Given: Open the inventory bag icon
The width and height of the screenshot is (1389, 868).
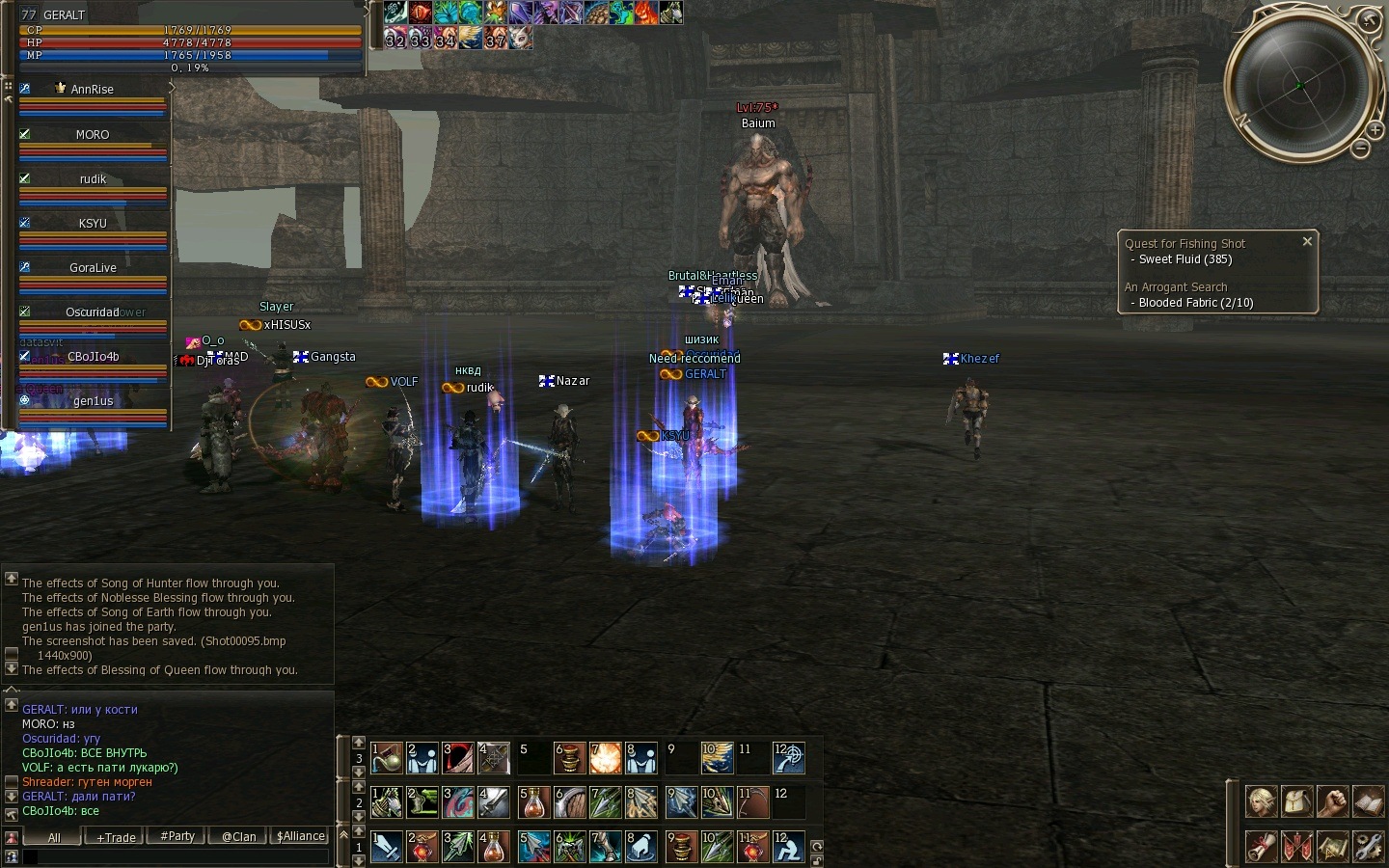Looking at the screenshot, I should pos(1297,801).
